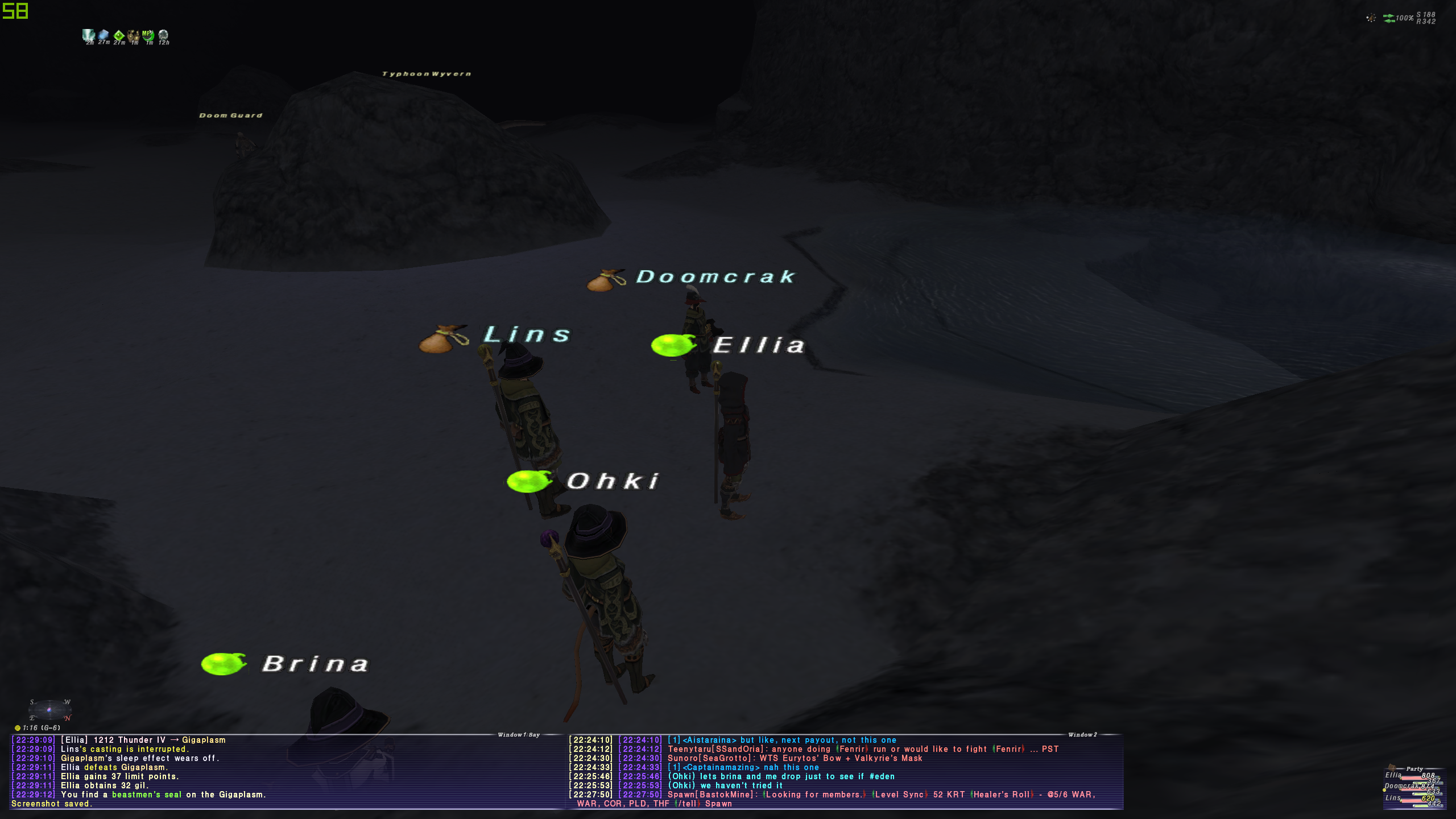
Task: Click the compass rose to rotate view
Action: pyautogui.click(x=50, y=709)
